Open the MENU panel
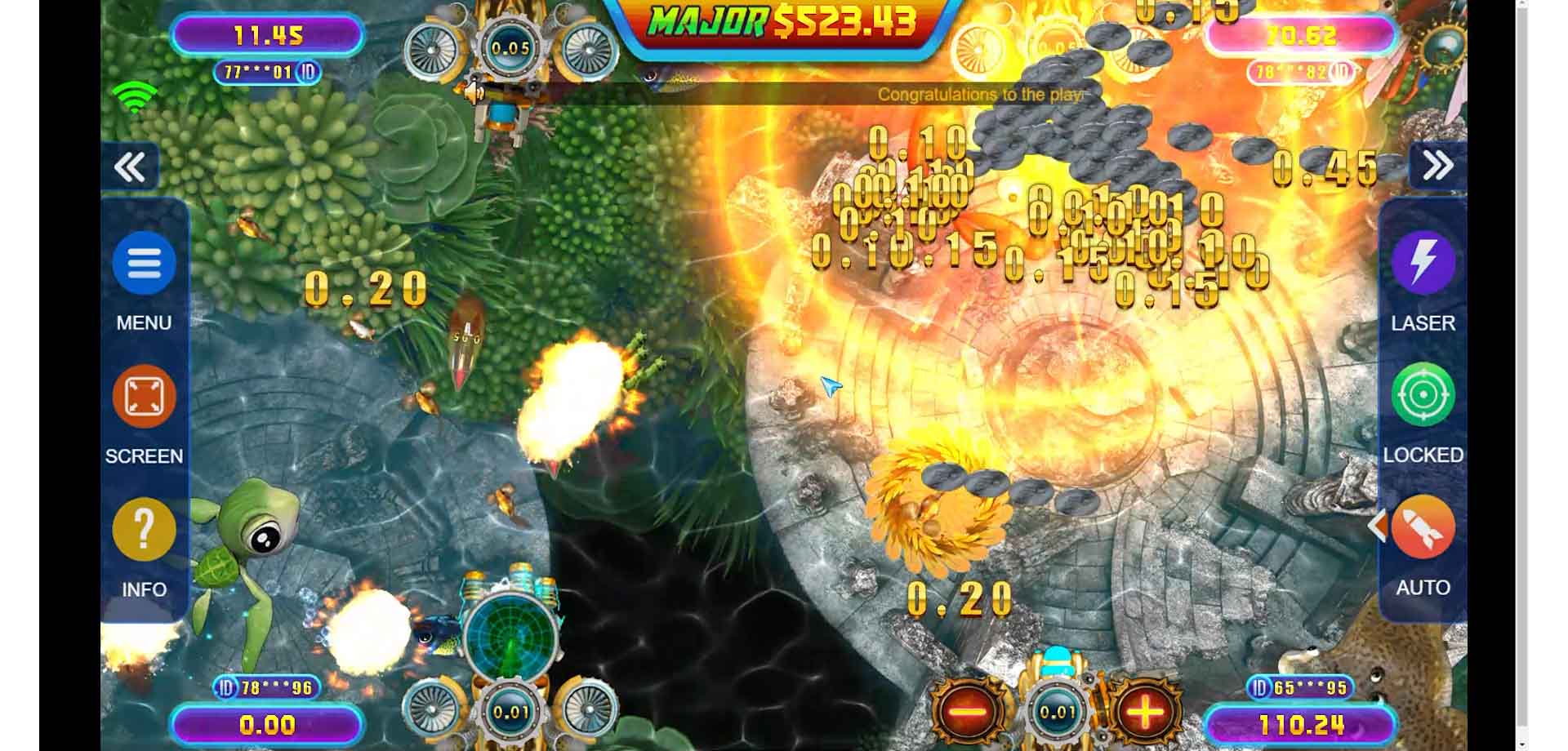Viewport: 1568px width, 751px height. coord(144,264)
